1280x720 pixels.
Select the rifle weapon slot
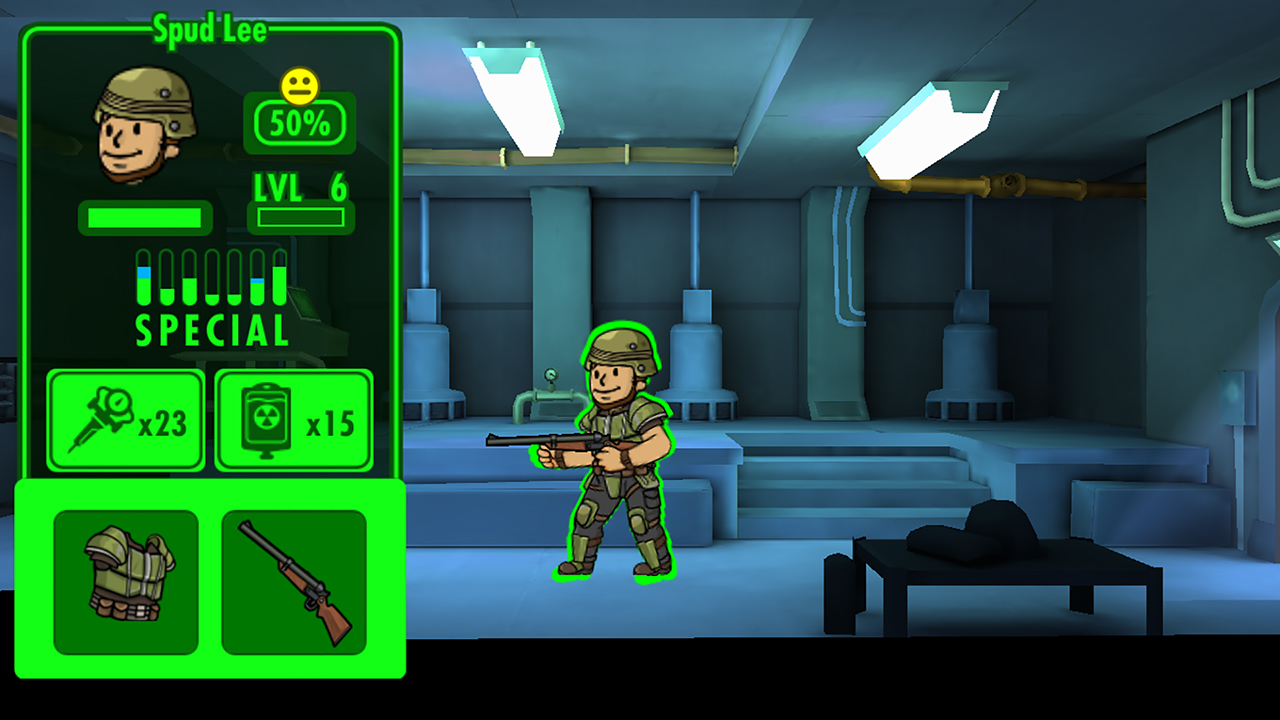coord(294,582)
